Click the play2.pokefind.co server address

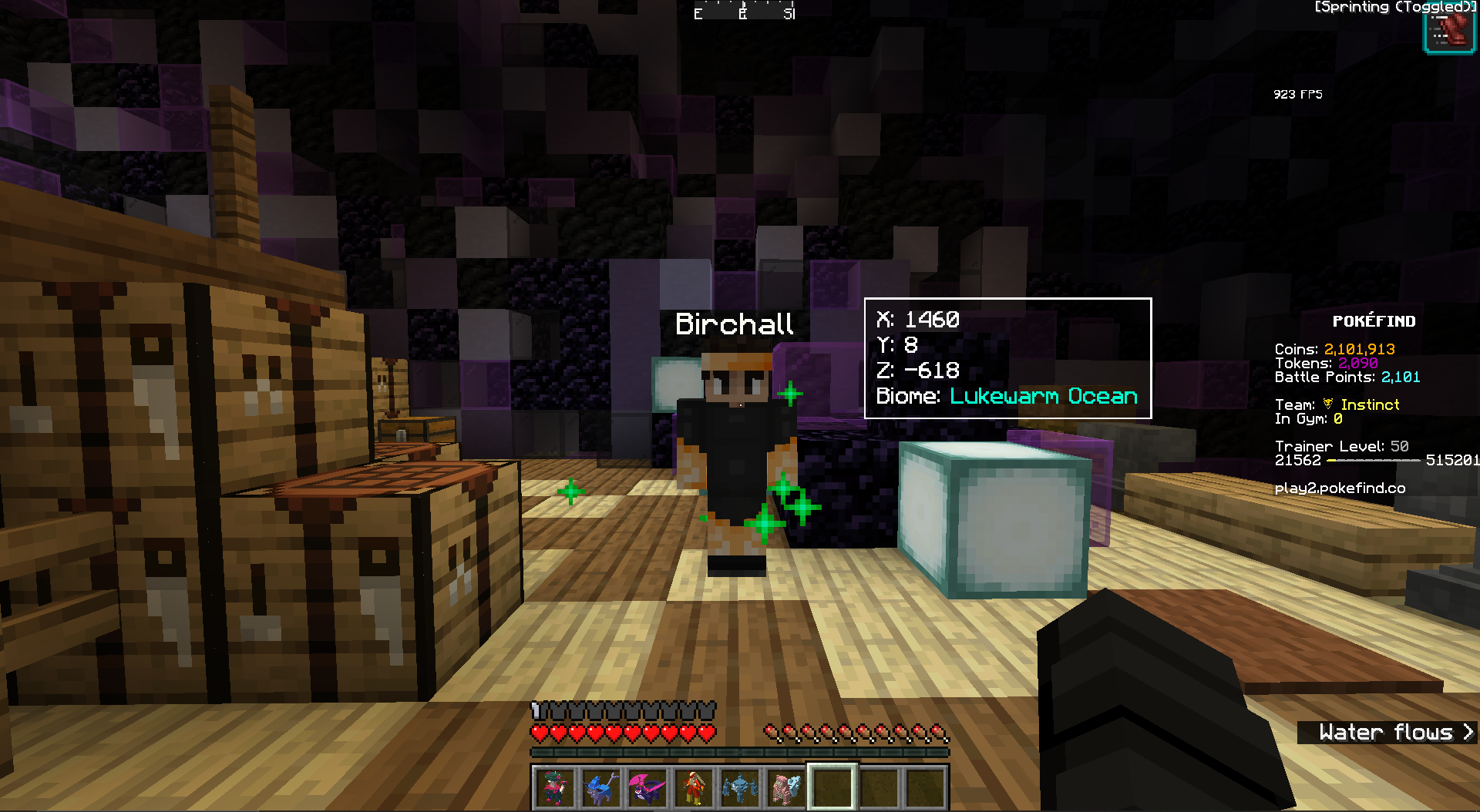pos(1340,488)
